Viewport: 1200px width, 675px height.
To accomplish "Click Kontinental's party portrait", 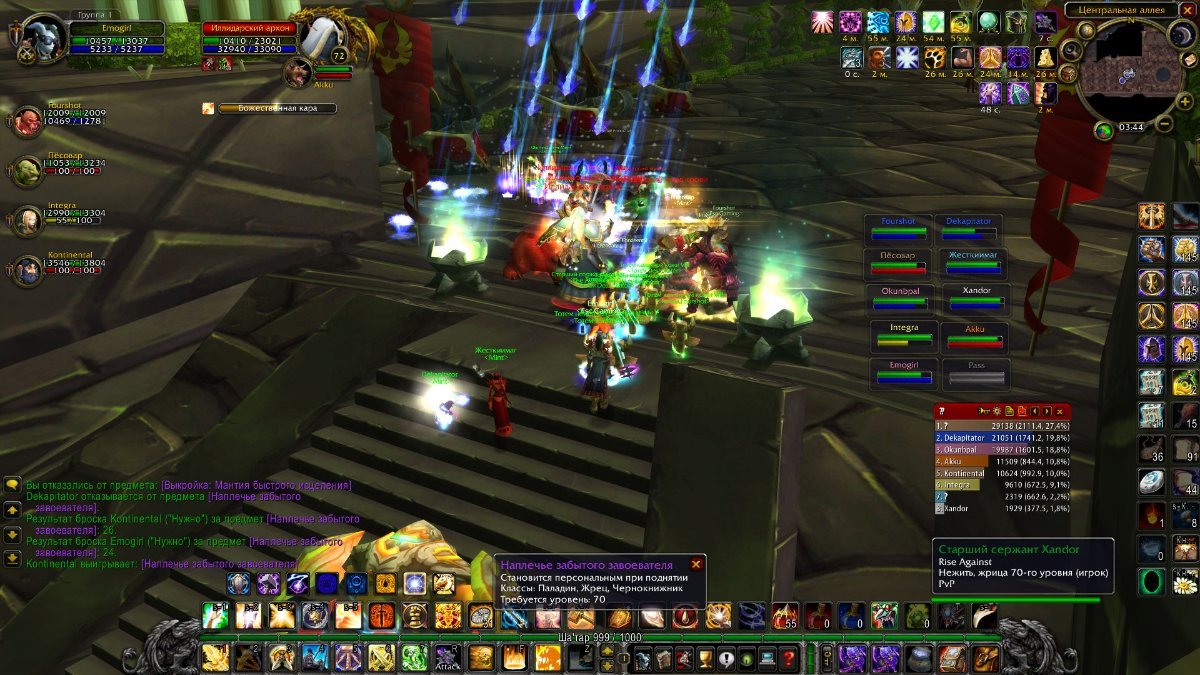I will coord(27,269).
